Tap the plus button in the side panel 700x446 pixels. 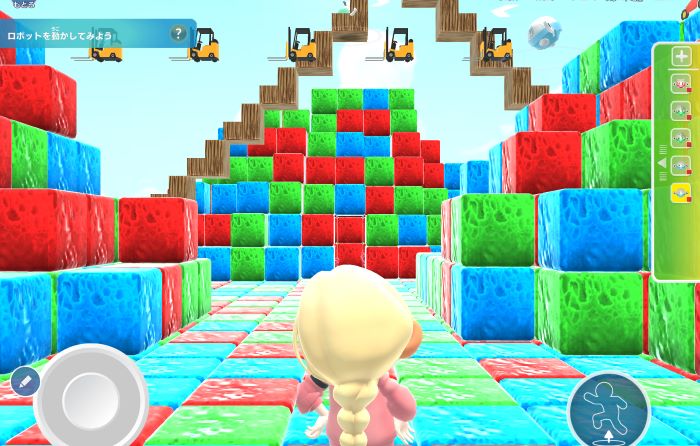[x=681, y=57]
